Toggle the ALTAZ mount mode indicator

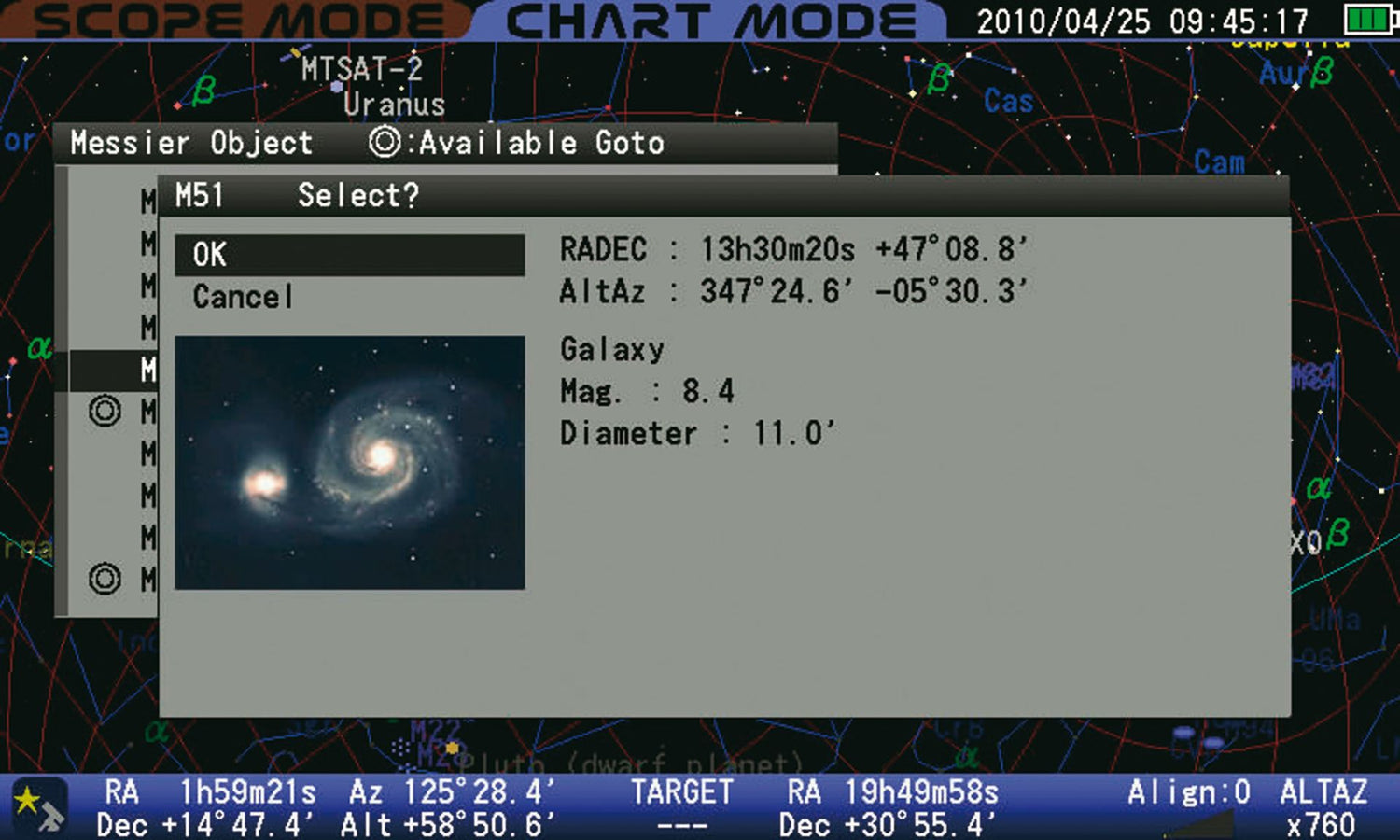coord(1326,791)
